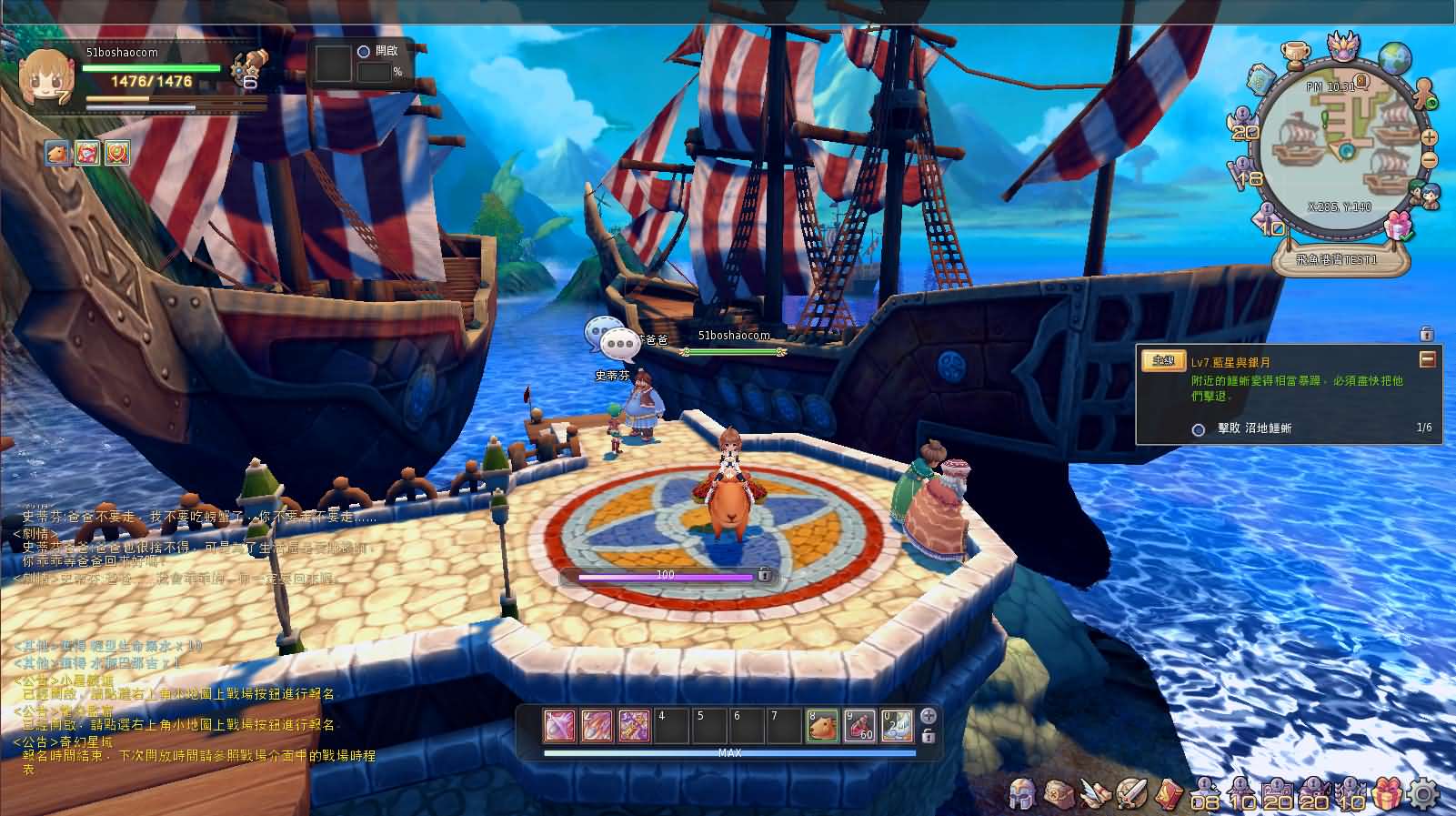Open the pink gift box near the minimap

(1398, 224)
